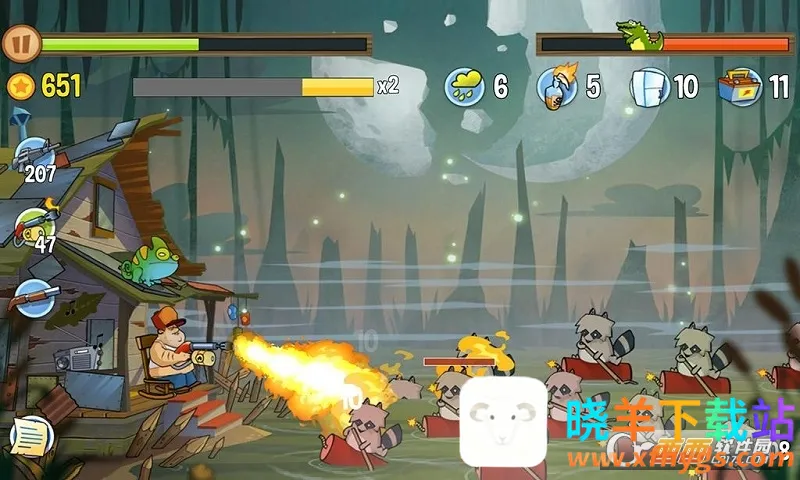Open the paper note icon
The width and height of the screenshot is (800, 480).
29,435
